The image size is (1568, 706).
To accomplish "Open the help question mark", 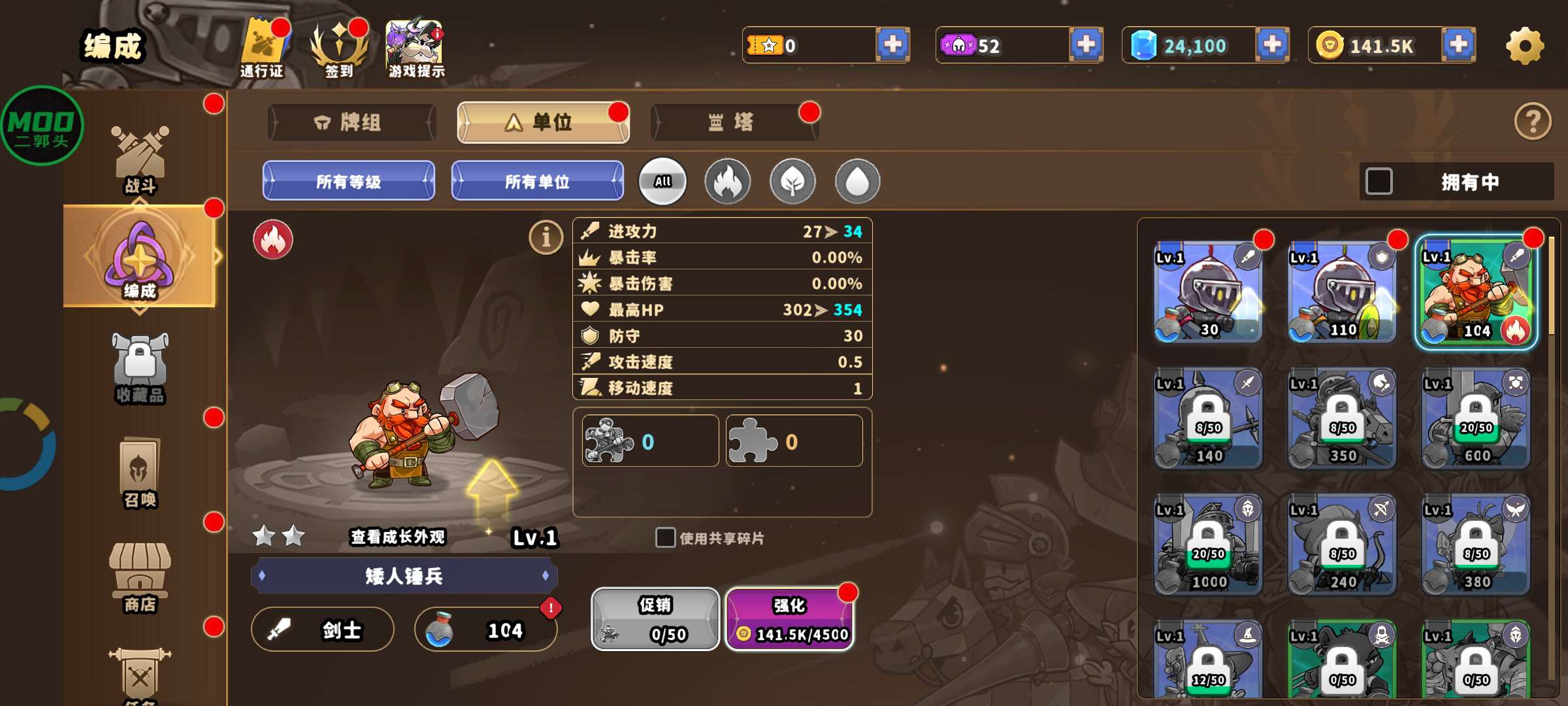I will [x=1532, y=122].
